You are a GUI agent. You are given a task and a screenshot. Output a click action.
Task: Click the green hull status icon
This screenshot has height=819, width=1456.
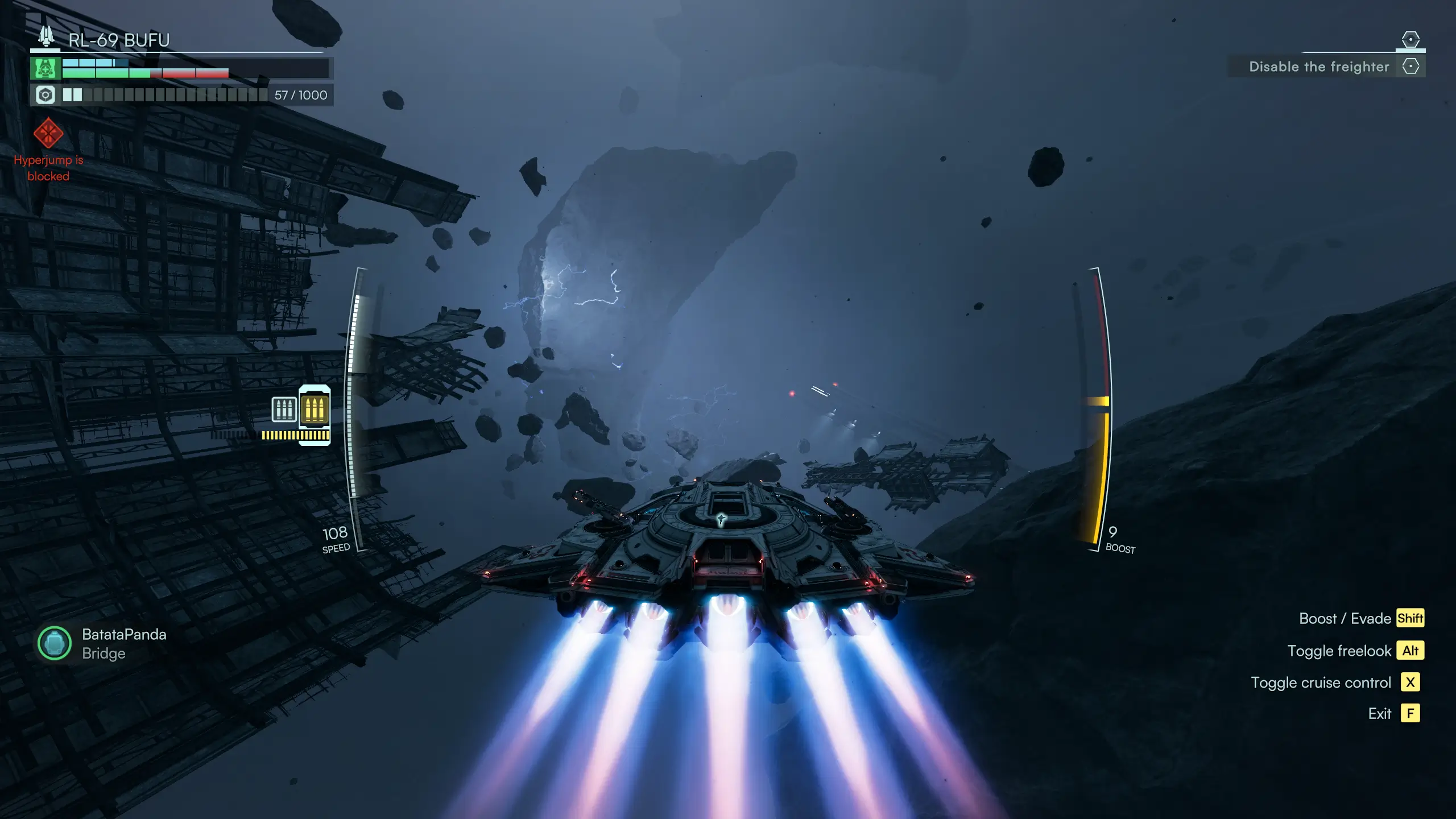coord(45,68)
